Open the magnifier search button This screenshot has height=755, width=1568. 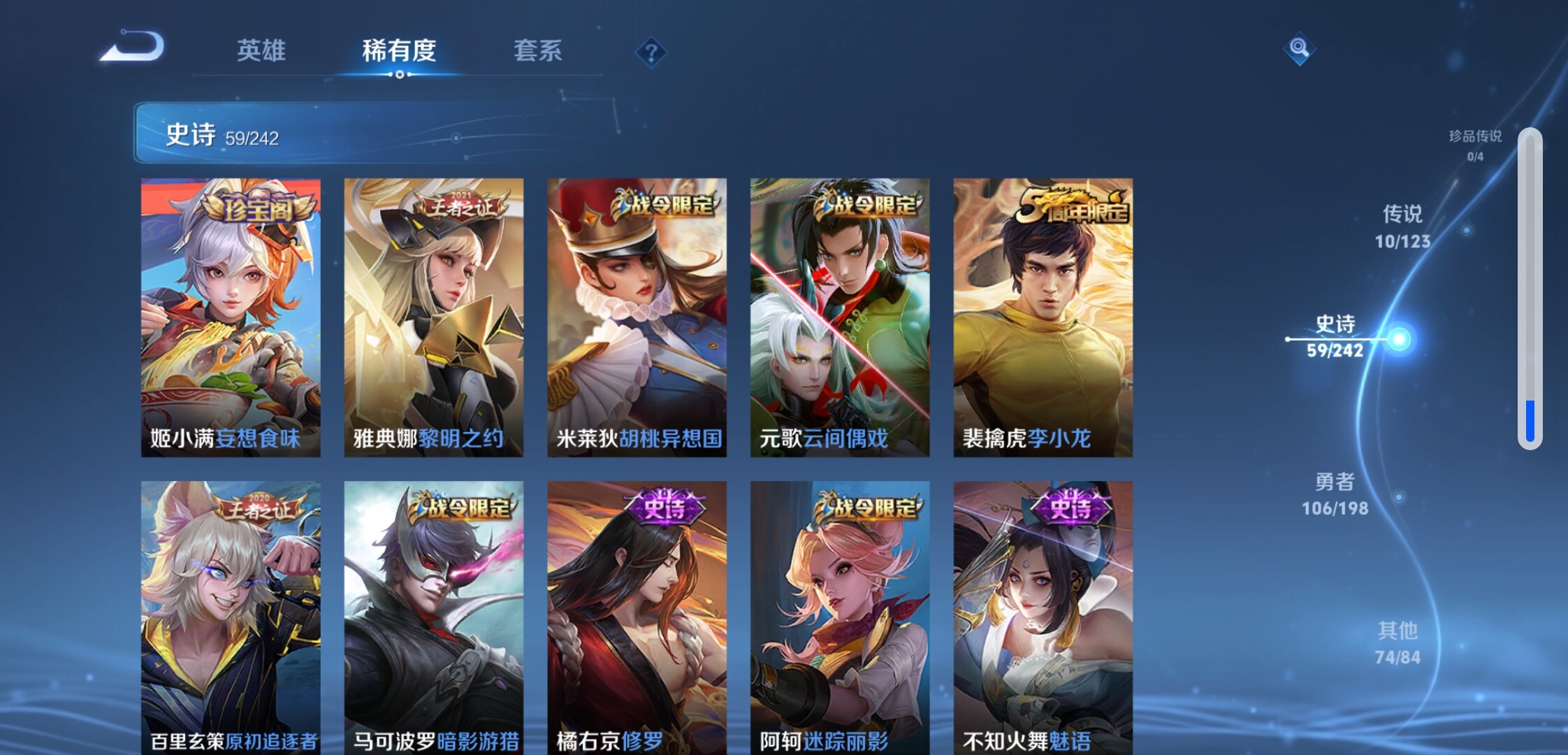click(1299, 48)
